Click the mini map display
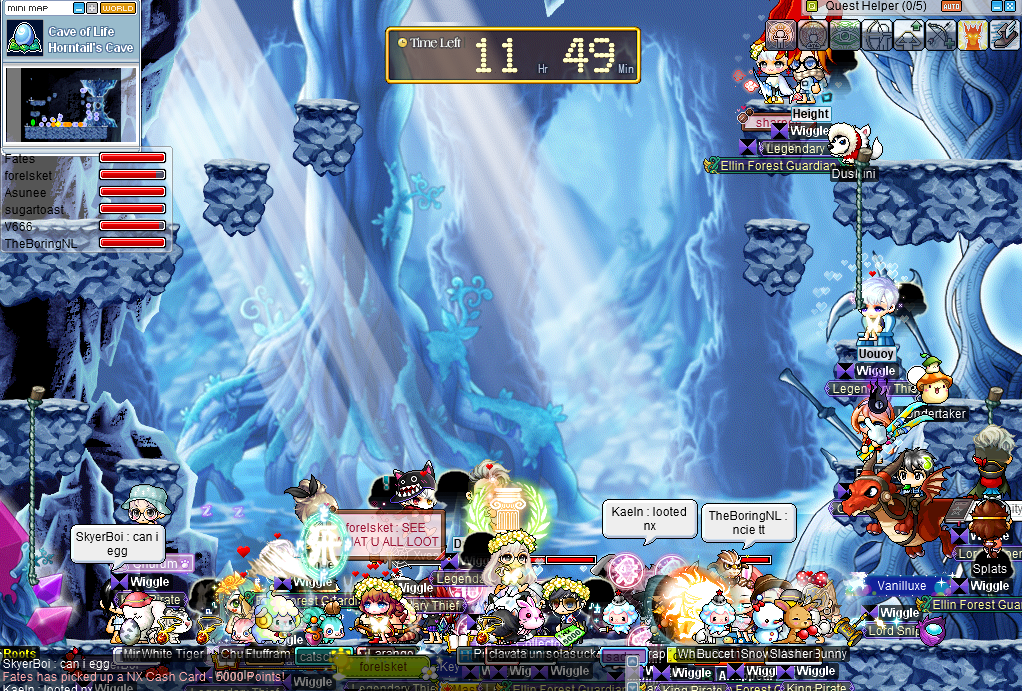This screenshot has height=691, width=1022. 70,104
